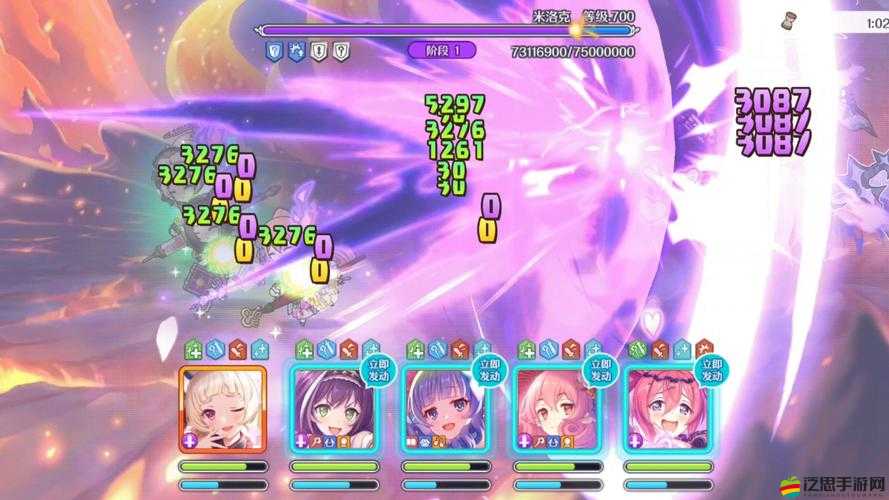This screenshot has height=500, width=889.
Task: Activate the blue-violet haired girl's Union Burst
Action: (x=445, y=410)
